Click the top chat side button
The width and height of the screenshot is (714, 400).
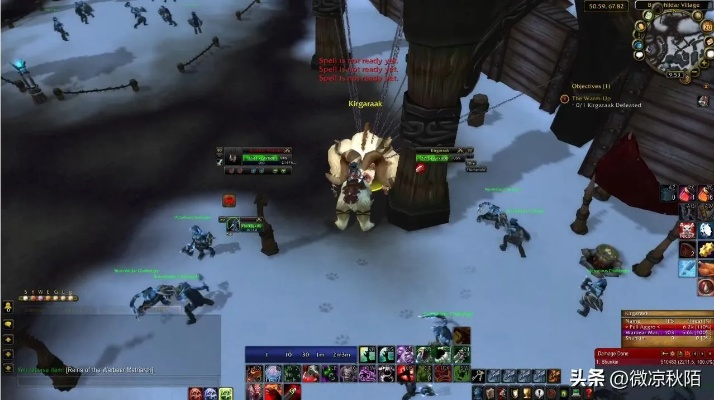click(8, 311)
